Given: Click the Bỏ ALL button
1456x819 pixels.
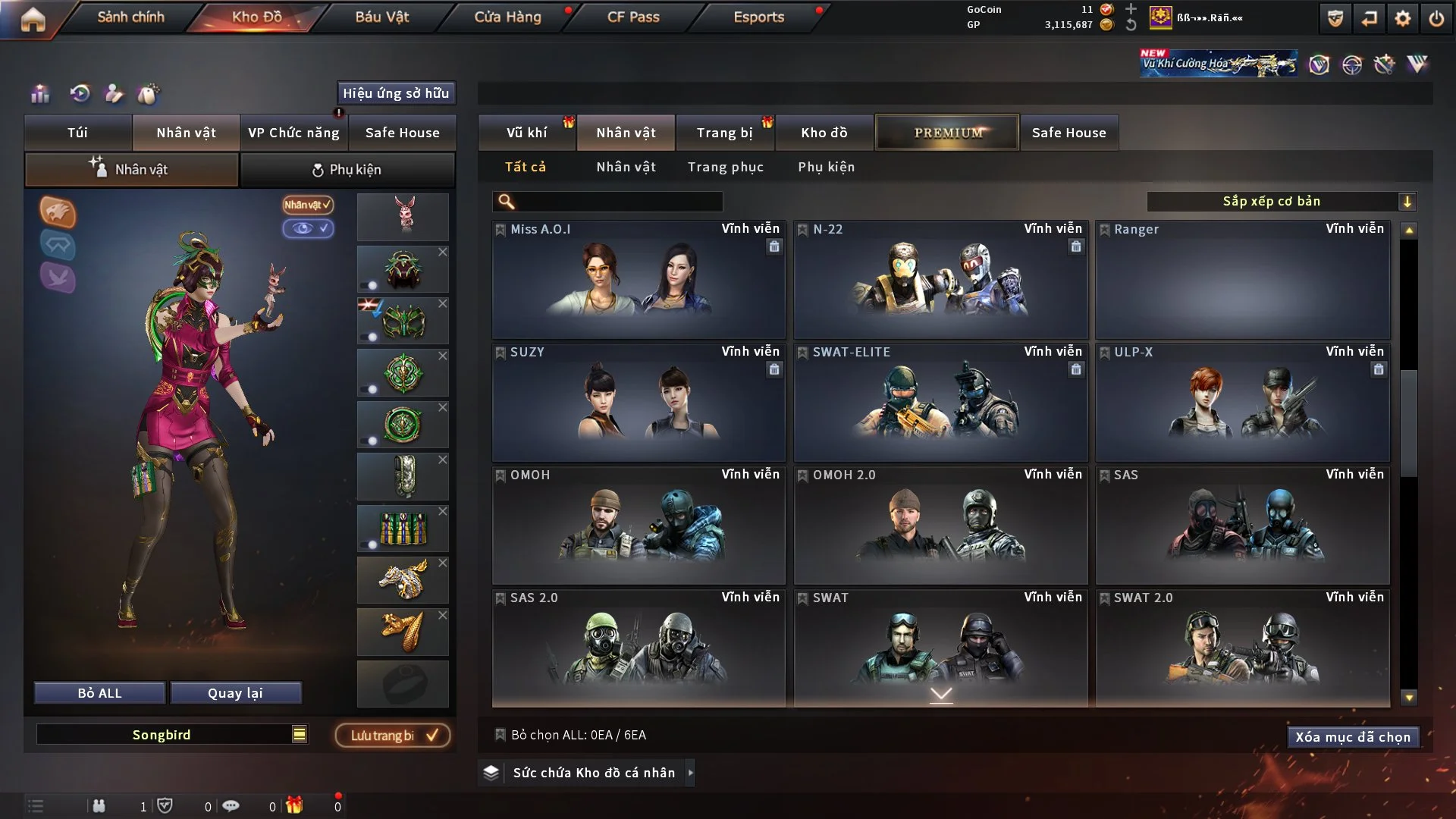Looking at the screenshot, I should coord(99,693).
